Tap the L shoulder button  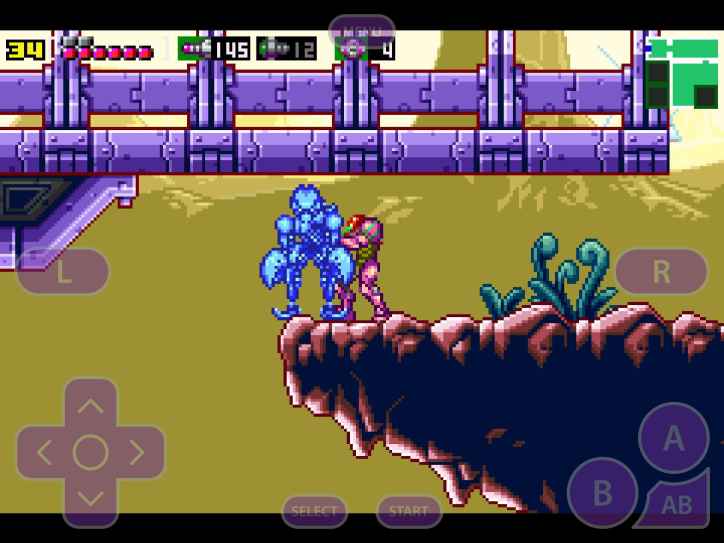pos(62,271)
